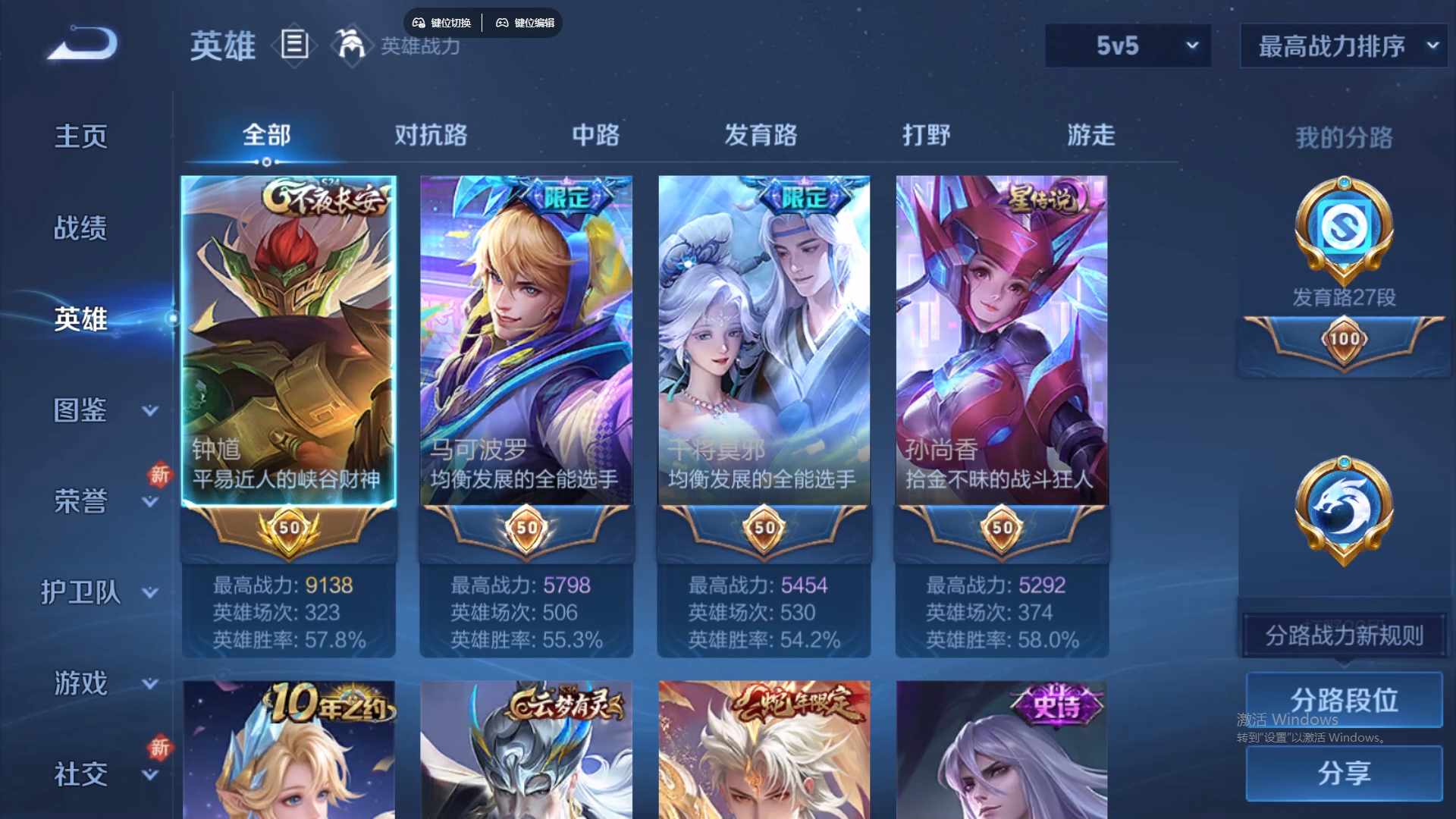Click the 分路段位 button on the right
Viewport: 1456px width, 819px height.
pyautogui.click(x=1342, y=699)
